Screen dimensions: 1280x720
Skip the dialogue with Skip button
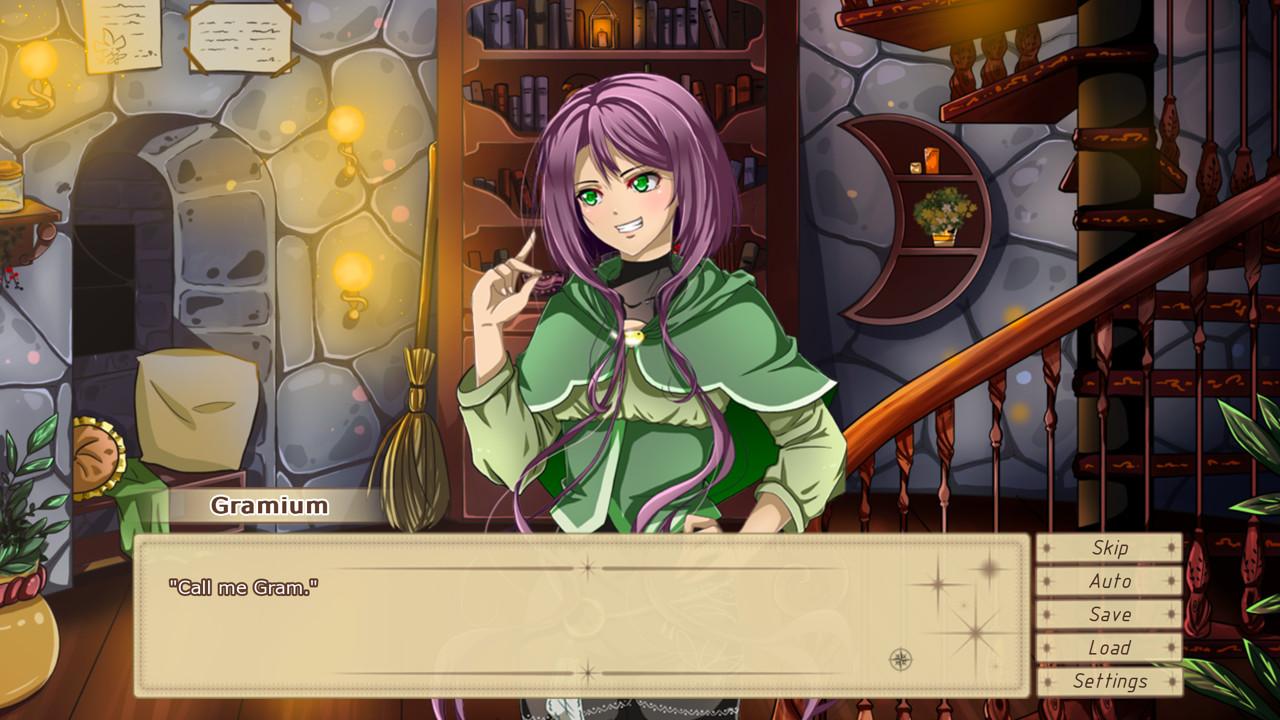(1109, 548)
